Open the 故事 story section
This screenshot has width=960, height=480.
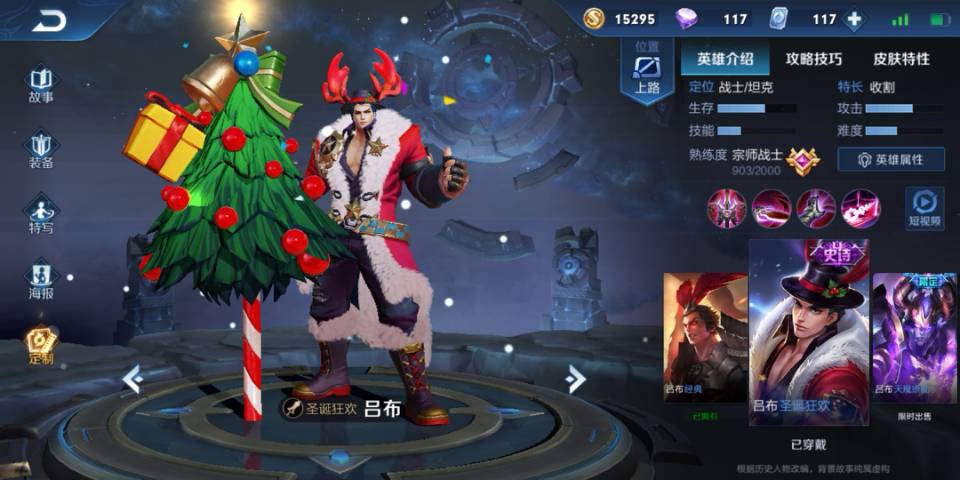tap(41, 84)
